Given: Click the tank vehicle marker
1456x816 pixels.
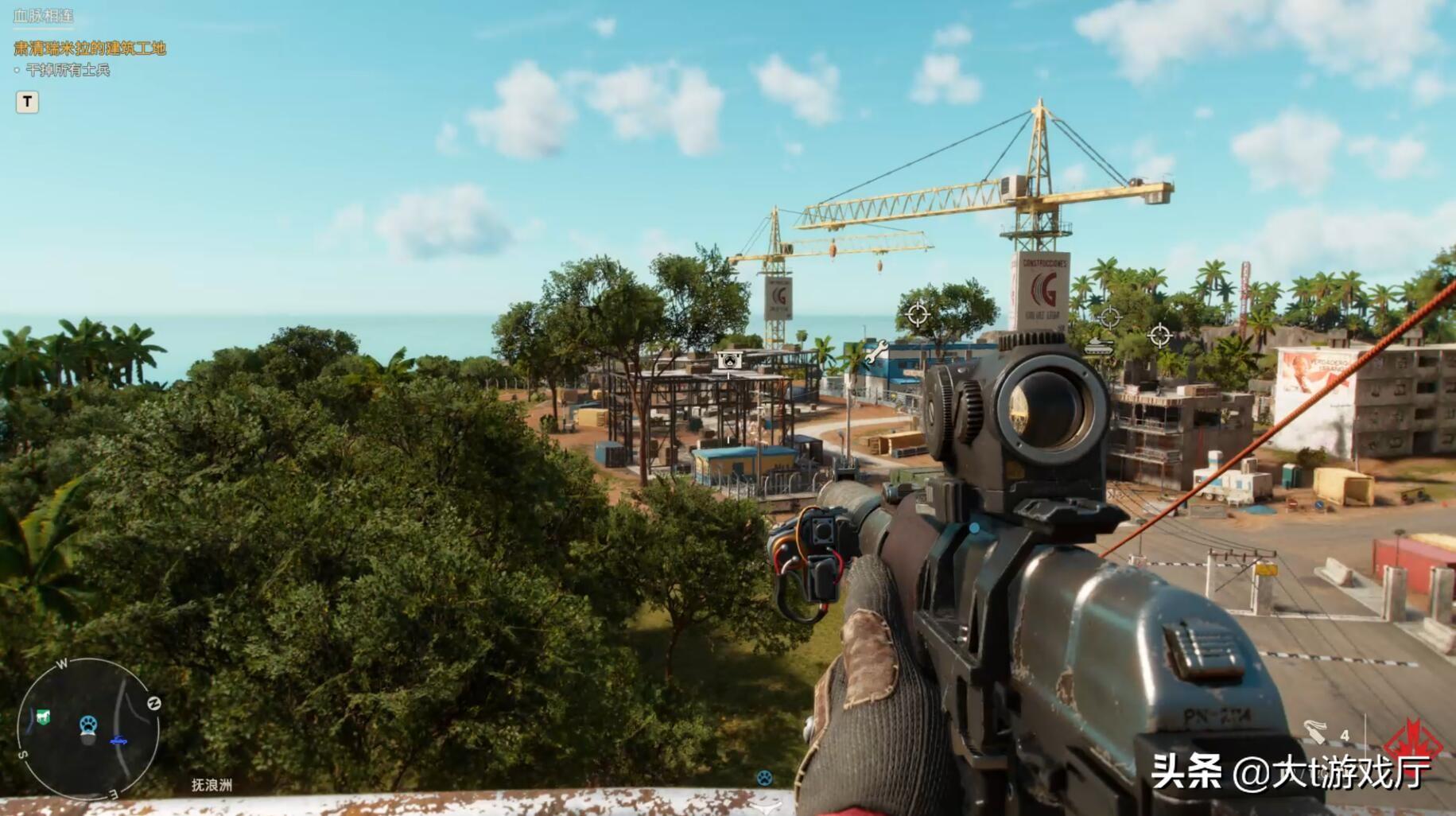Looking at the screenshot, I should coord(1100,346).
